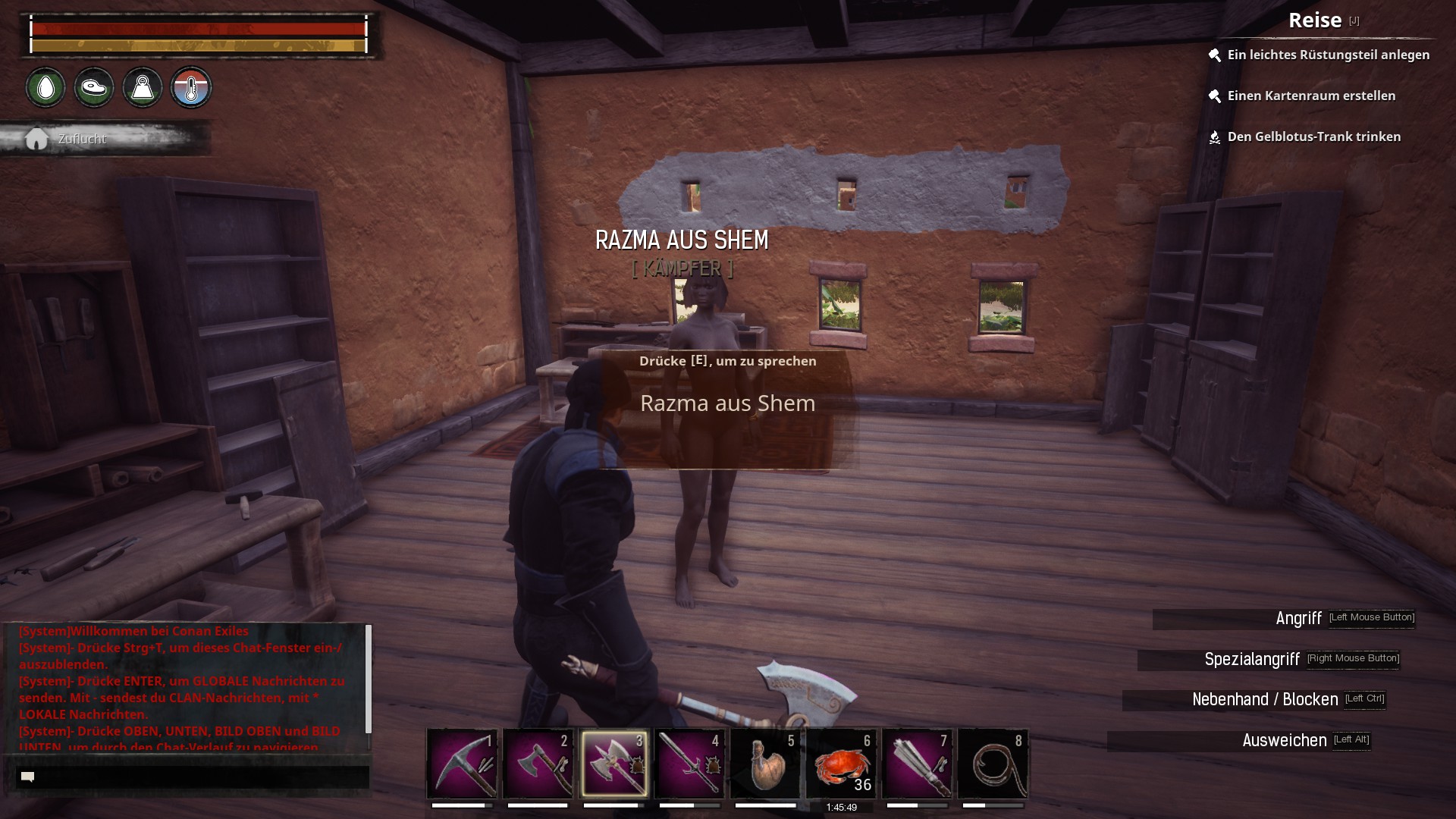Click the thermometer temperature icon
Image resolution: width=1456 pixels, height=819 pixels.
coord(191,88)
